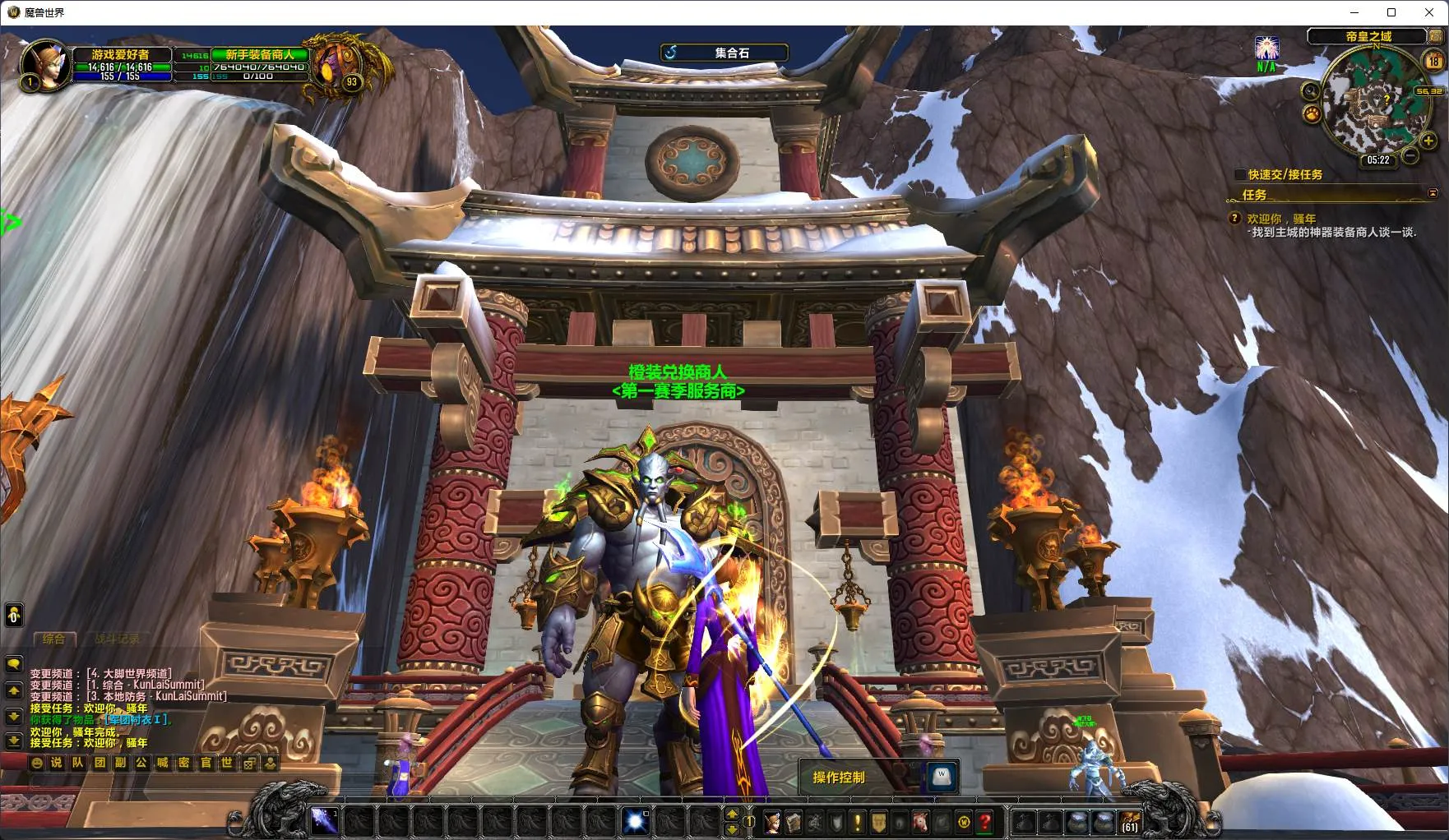Switch to the 战斗记录 chat tab
Image resolution: width=1449 pixels, height=840 pixels.
117,639
